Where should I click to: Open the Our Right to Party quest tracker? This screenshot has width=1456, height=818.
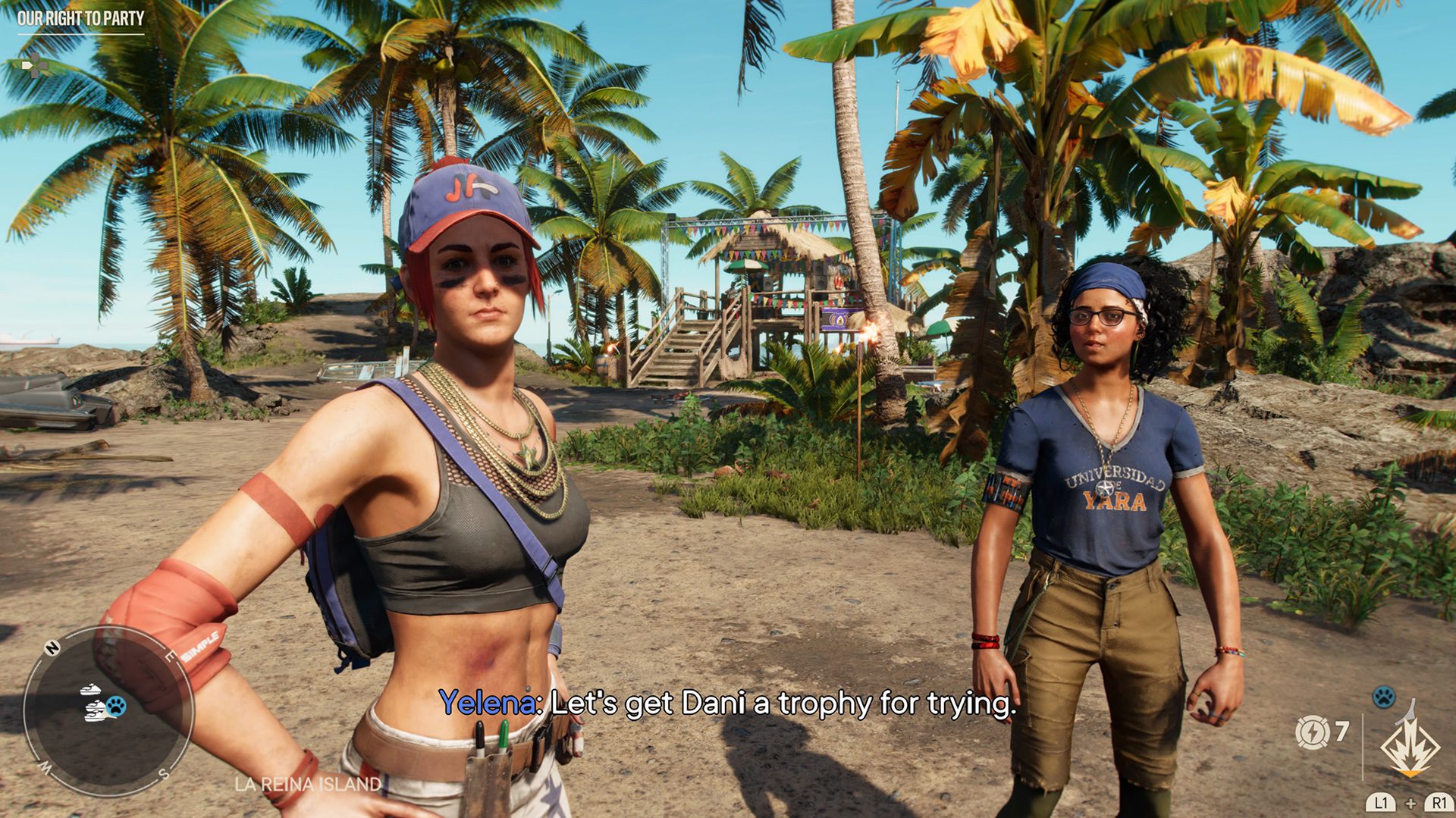(80, 18)
